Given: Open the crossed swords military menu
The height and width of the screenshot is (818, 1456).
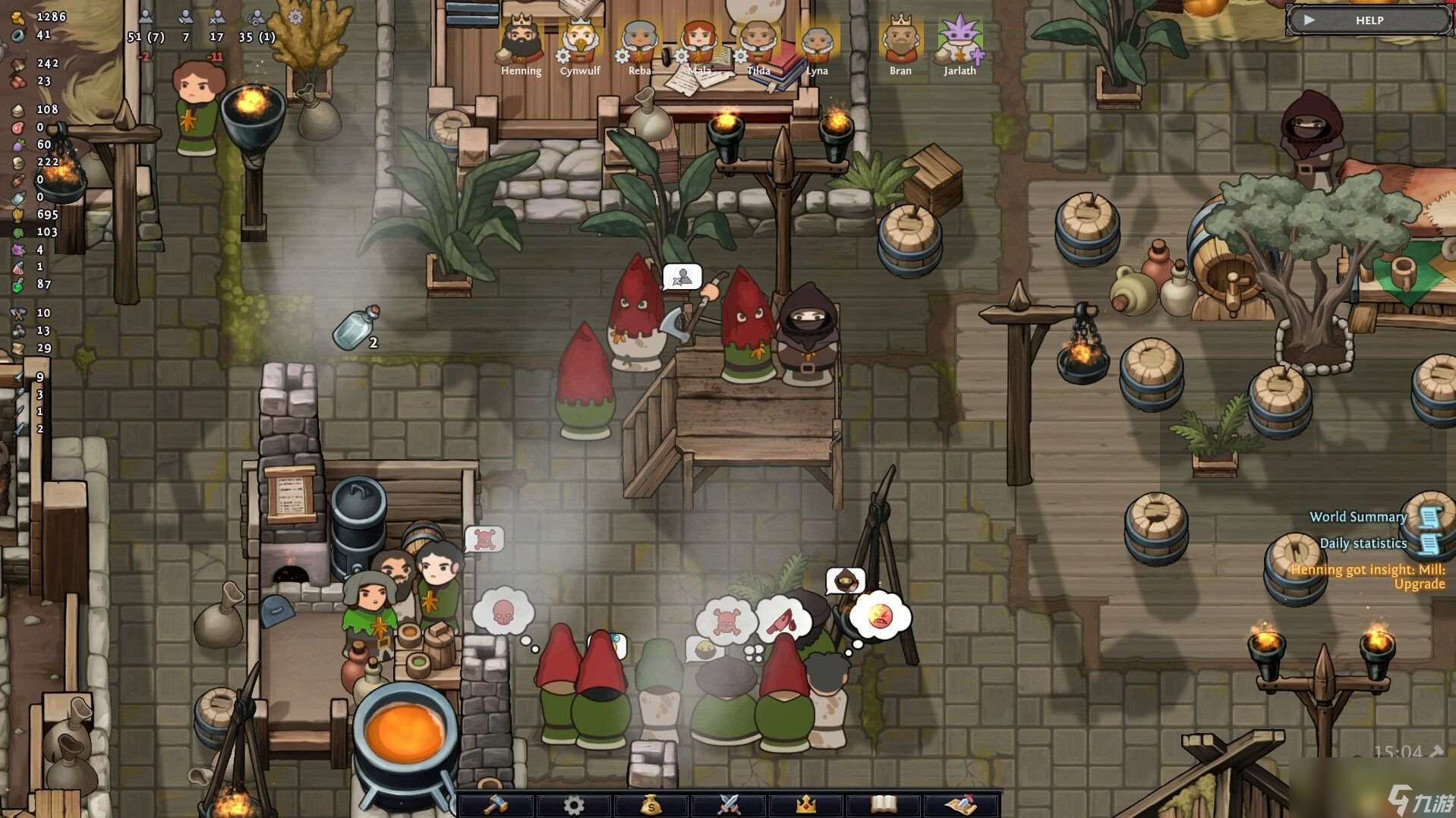Looking at the screenshot, I should coord(729,804).
